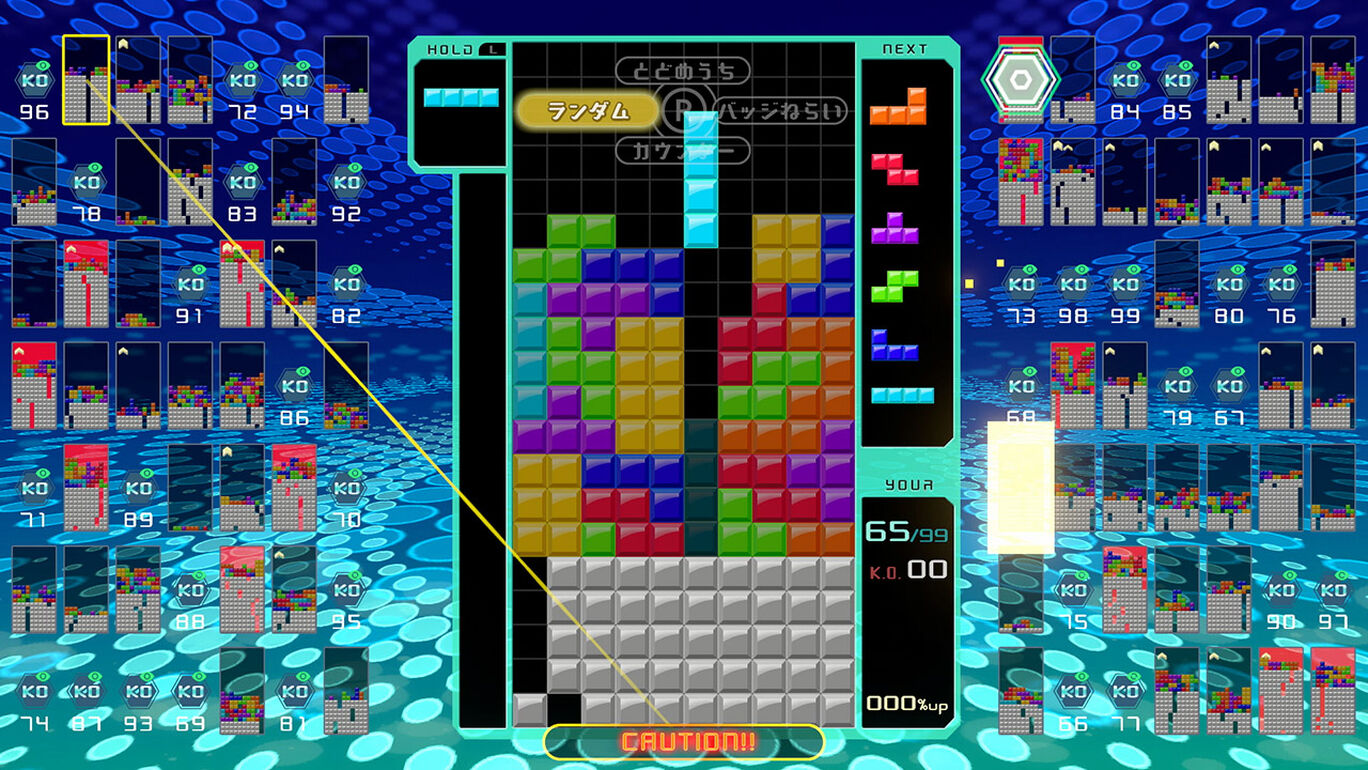Click the R button icon between targeting options
Screen dimensions: 1368x770
(x=683, y=113)
